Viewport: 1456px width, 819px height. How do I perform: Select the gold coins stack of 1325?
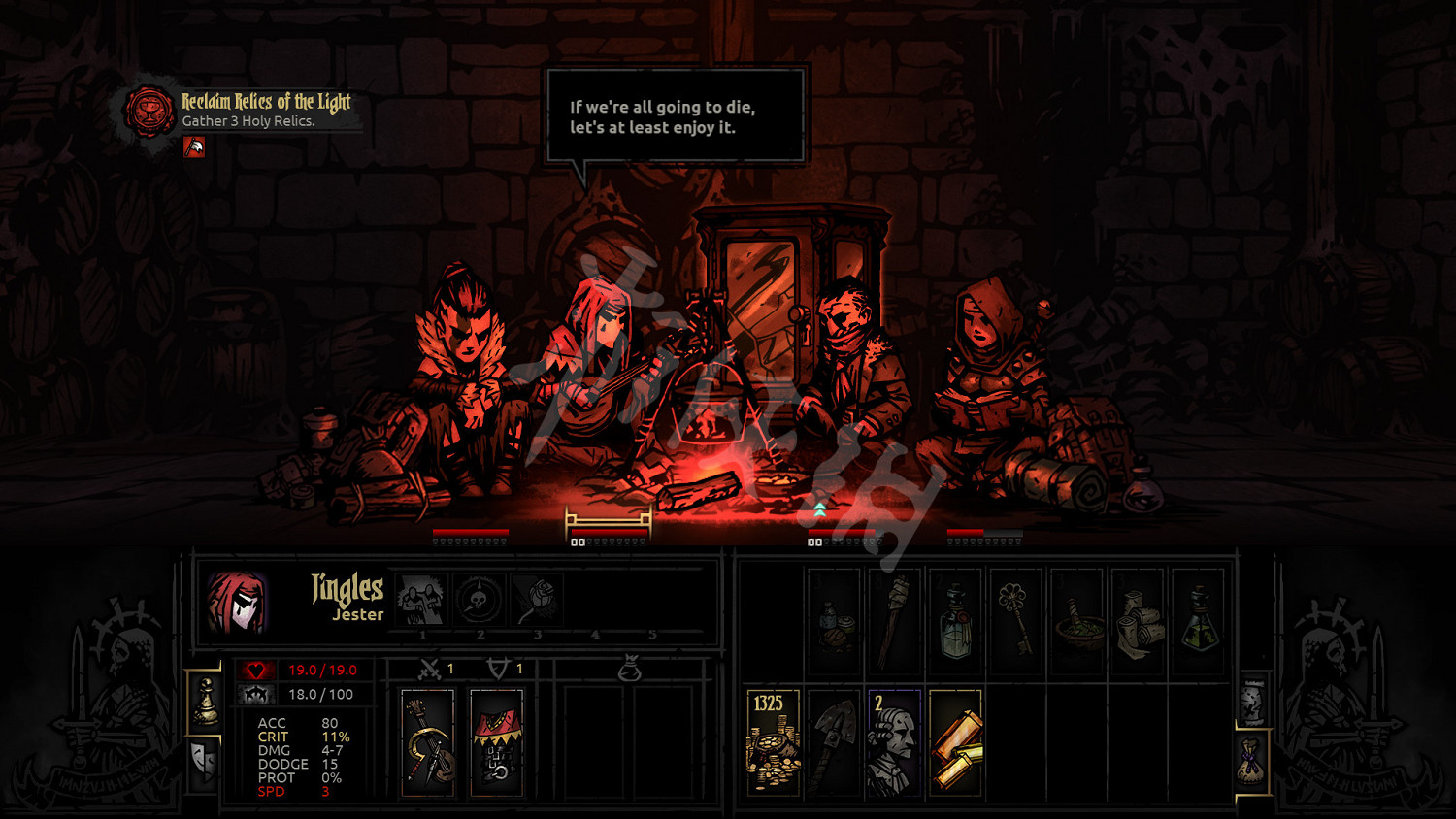click(773, 742)
